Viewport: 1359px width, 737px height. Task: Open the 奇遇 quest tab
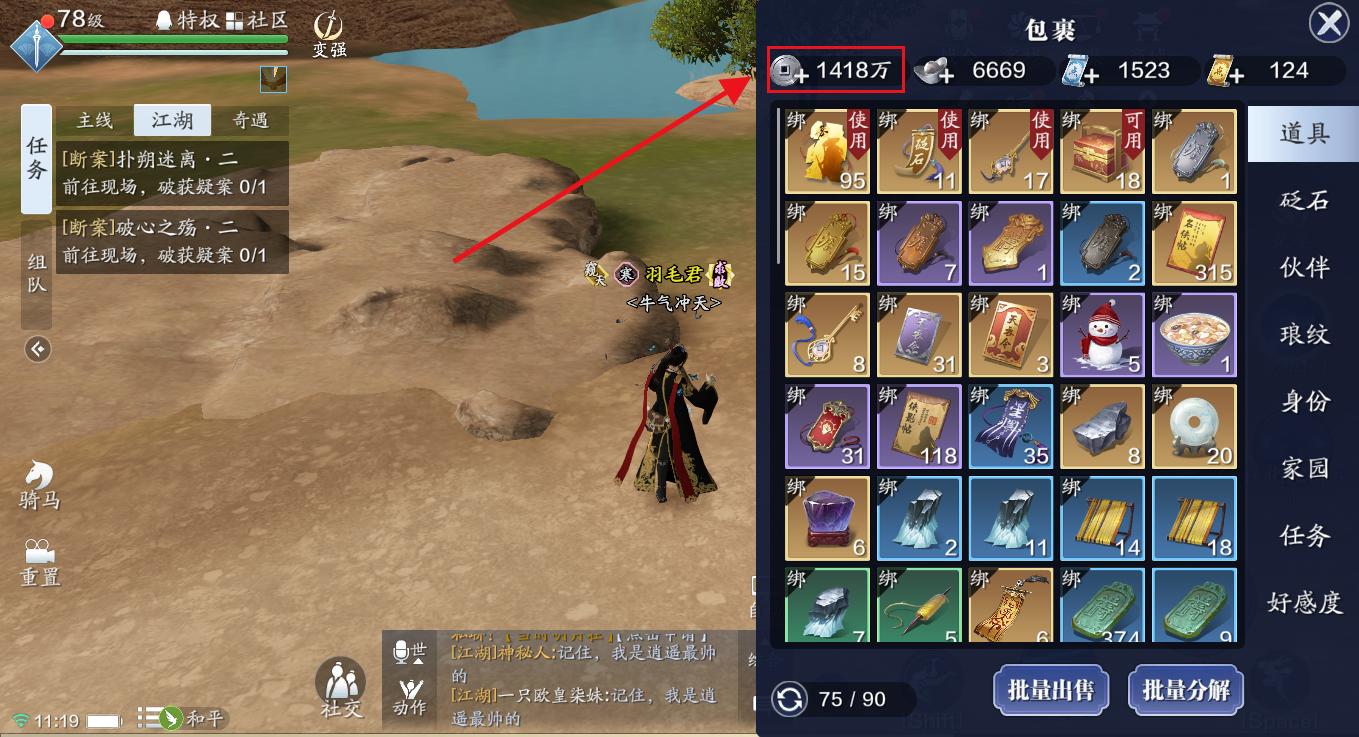tap(250, 121)
